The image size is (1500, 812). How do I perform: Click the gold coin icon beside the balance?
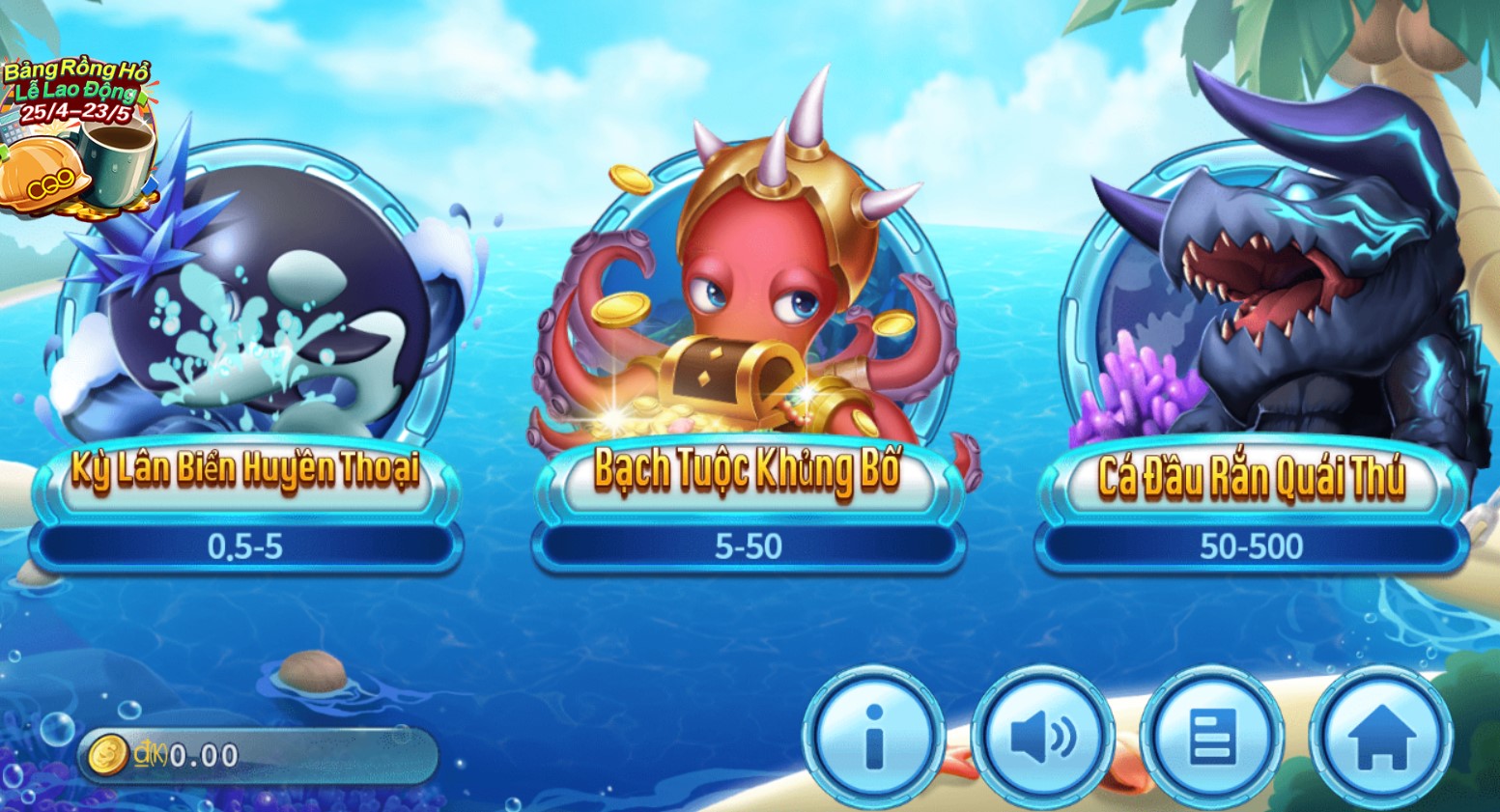[107, 756]
